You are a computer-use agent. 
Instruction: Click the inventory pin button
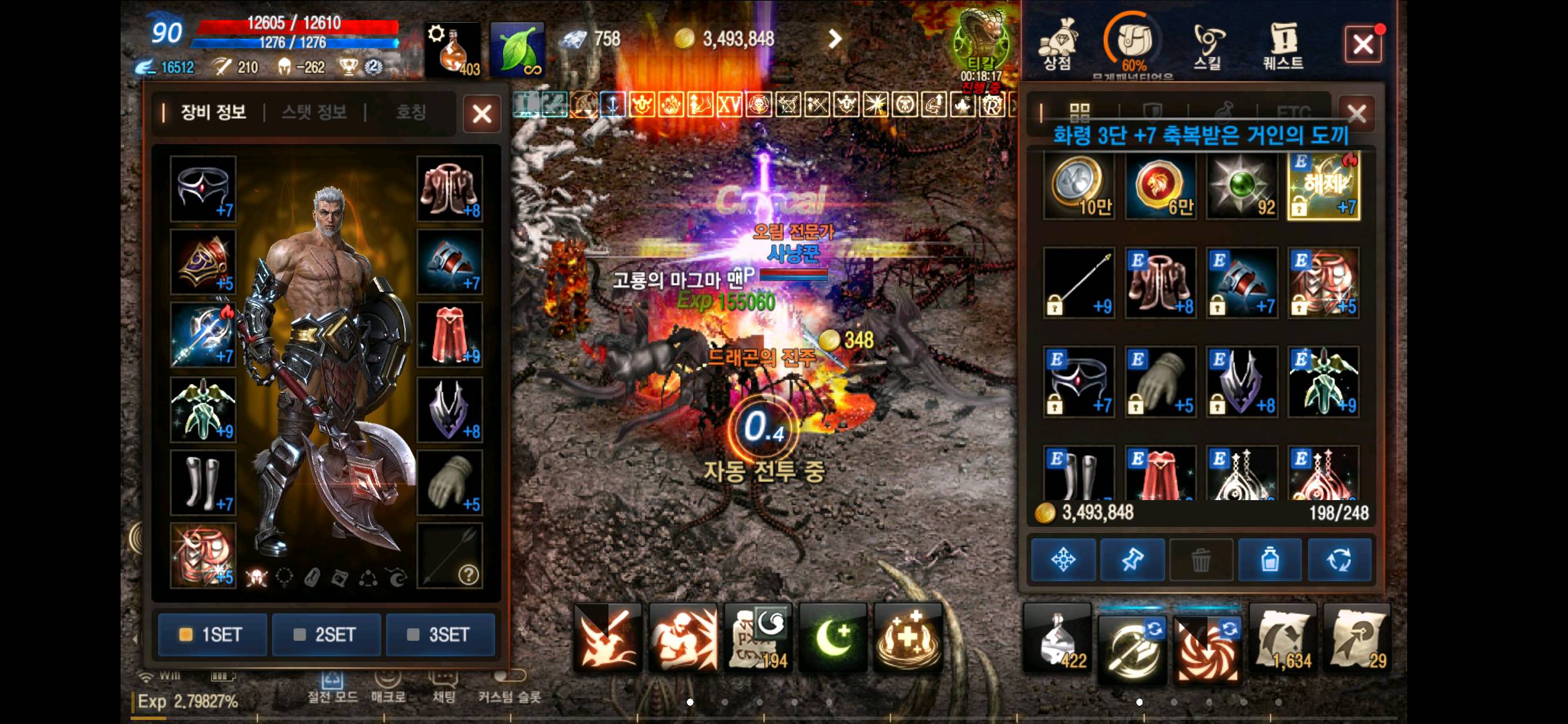[x=1132, y=559]
